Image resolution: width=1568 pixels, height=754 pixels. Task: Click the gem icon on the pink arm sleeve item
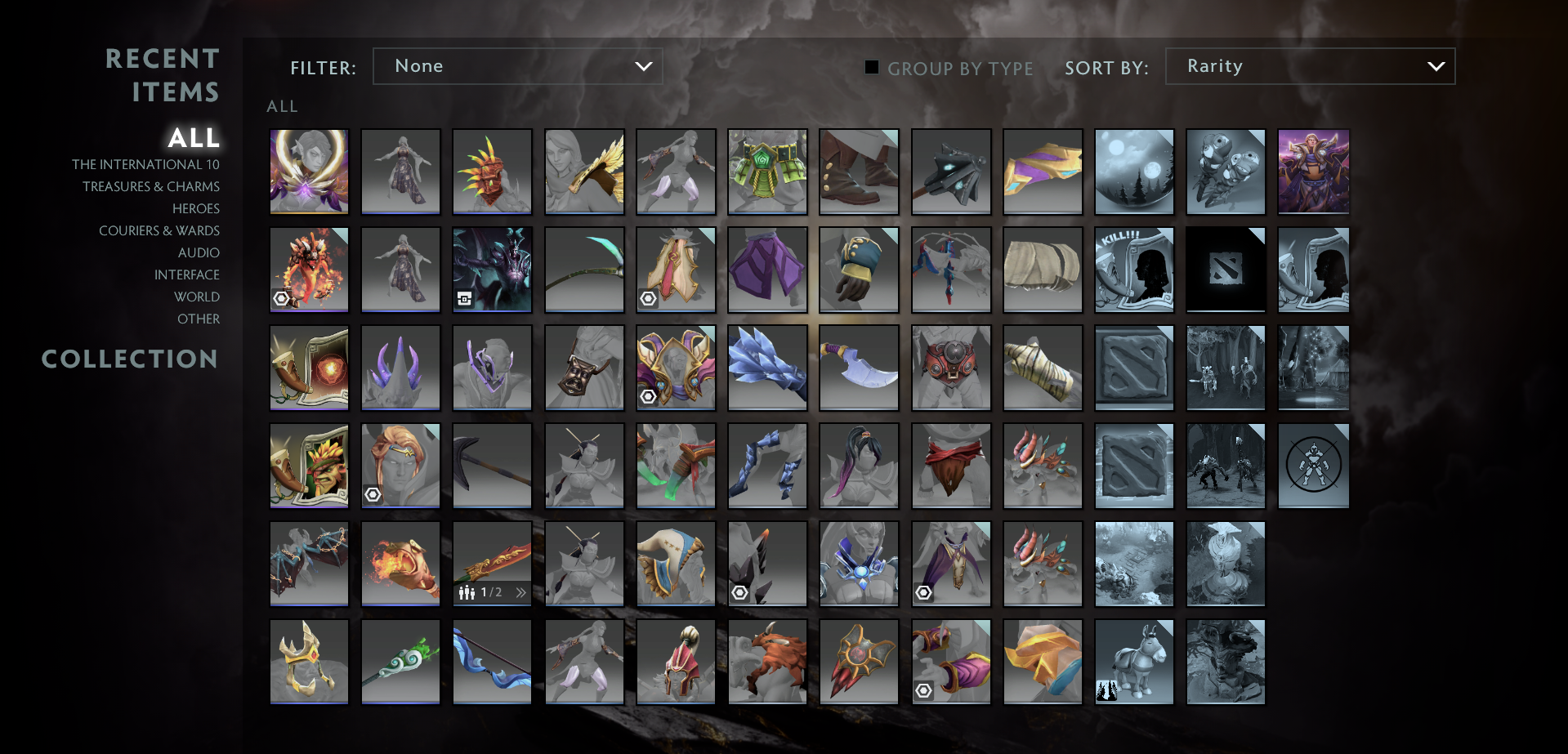pos(924,690)
